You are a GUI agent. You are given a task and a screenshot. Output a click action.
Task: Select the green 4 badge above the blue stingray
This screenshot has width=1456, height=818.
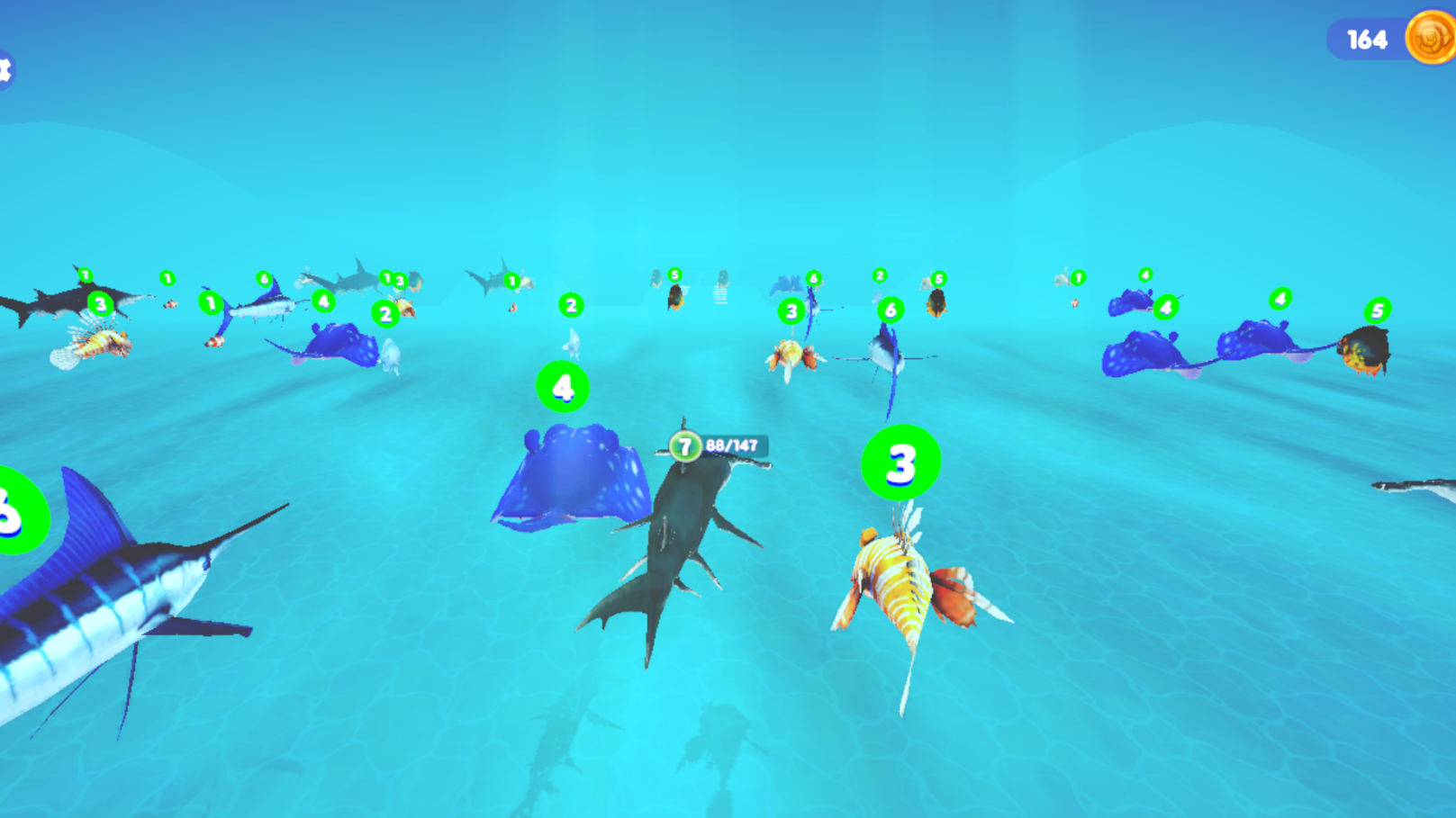[x=562, y=387]
